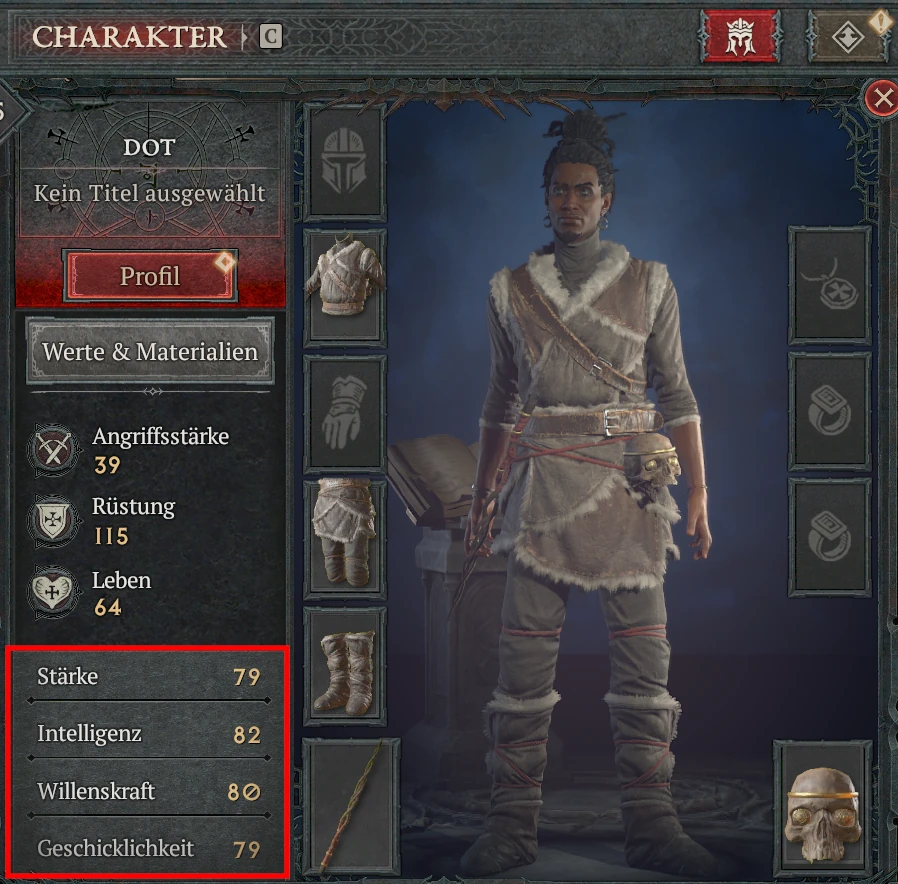This screenshot has width=898, height=884.
Task: Click the Geschicklichkeit attribute row
Action: [149, 849]
